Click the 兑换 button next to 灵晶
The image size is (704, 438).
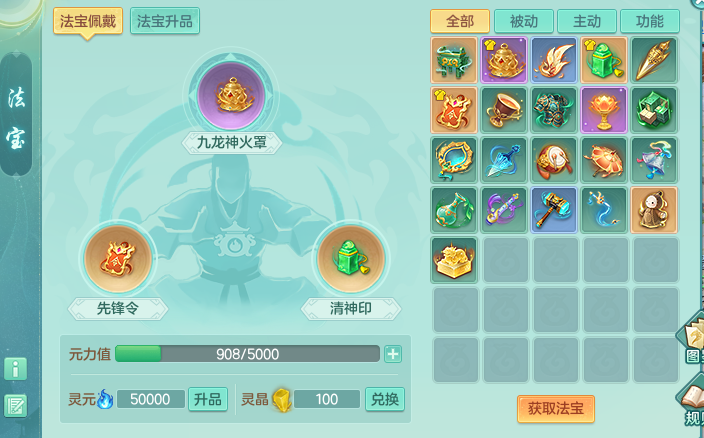point(385,399)
